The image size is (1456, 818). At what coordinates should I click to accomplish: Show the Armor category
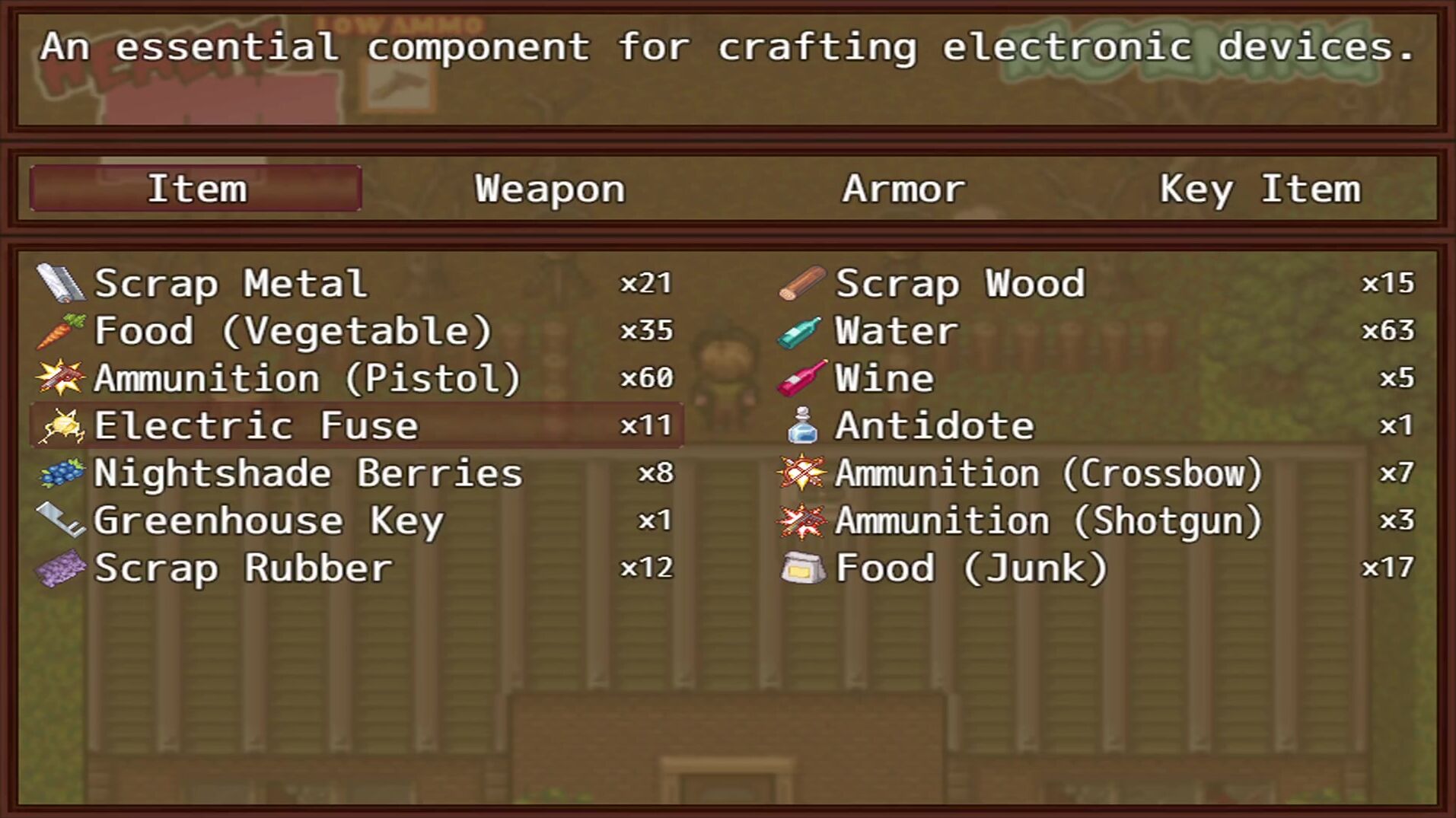point(903,189)
